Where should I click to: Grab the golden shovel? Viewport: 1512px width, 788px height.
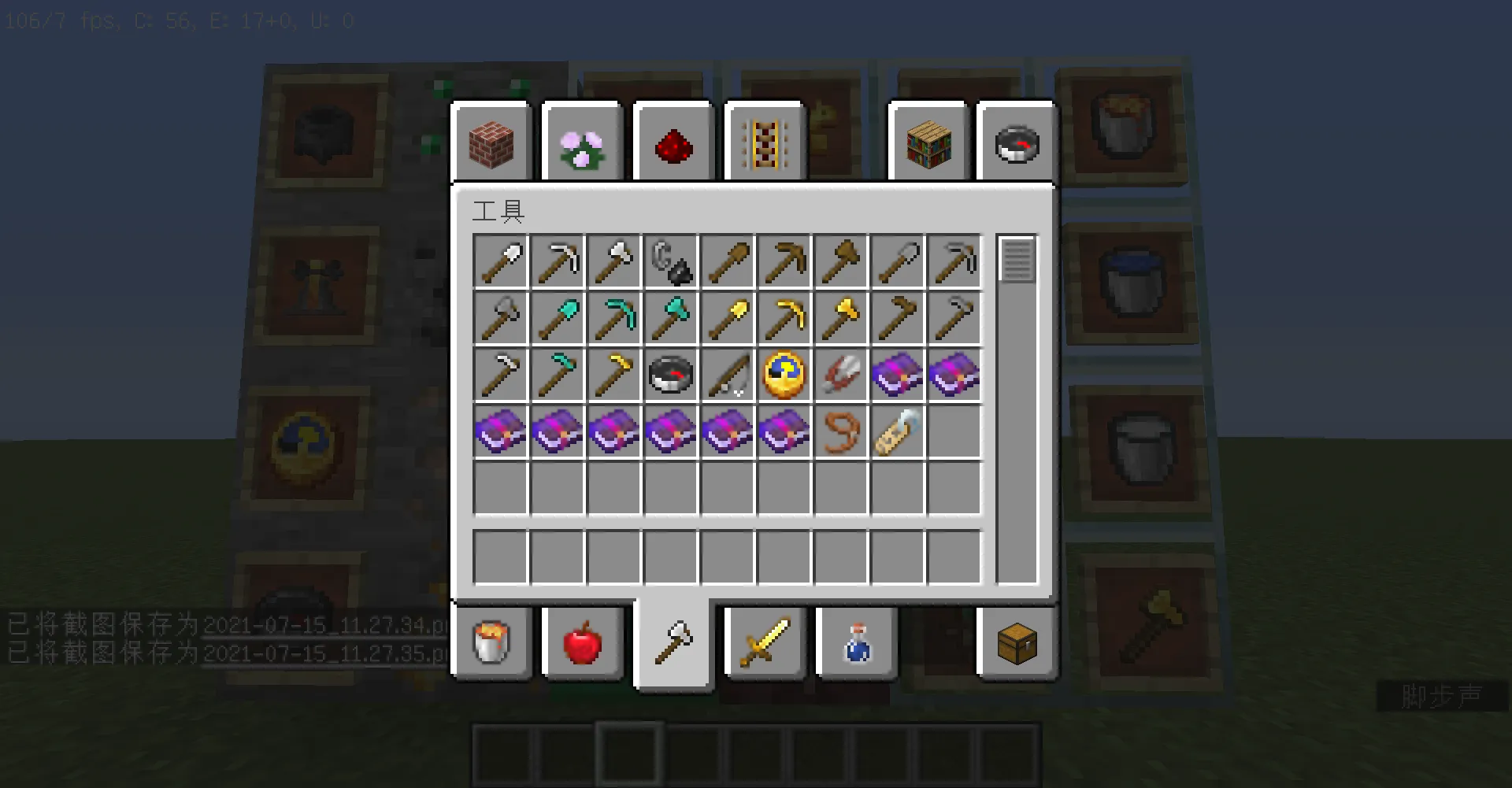point(728,318)
